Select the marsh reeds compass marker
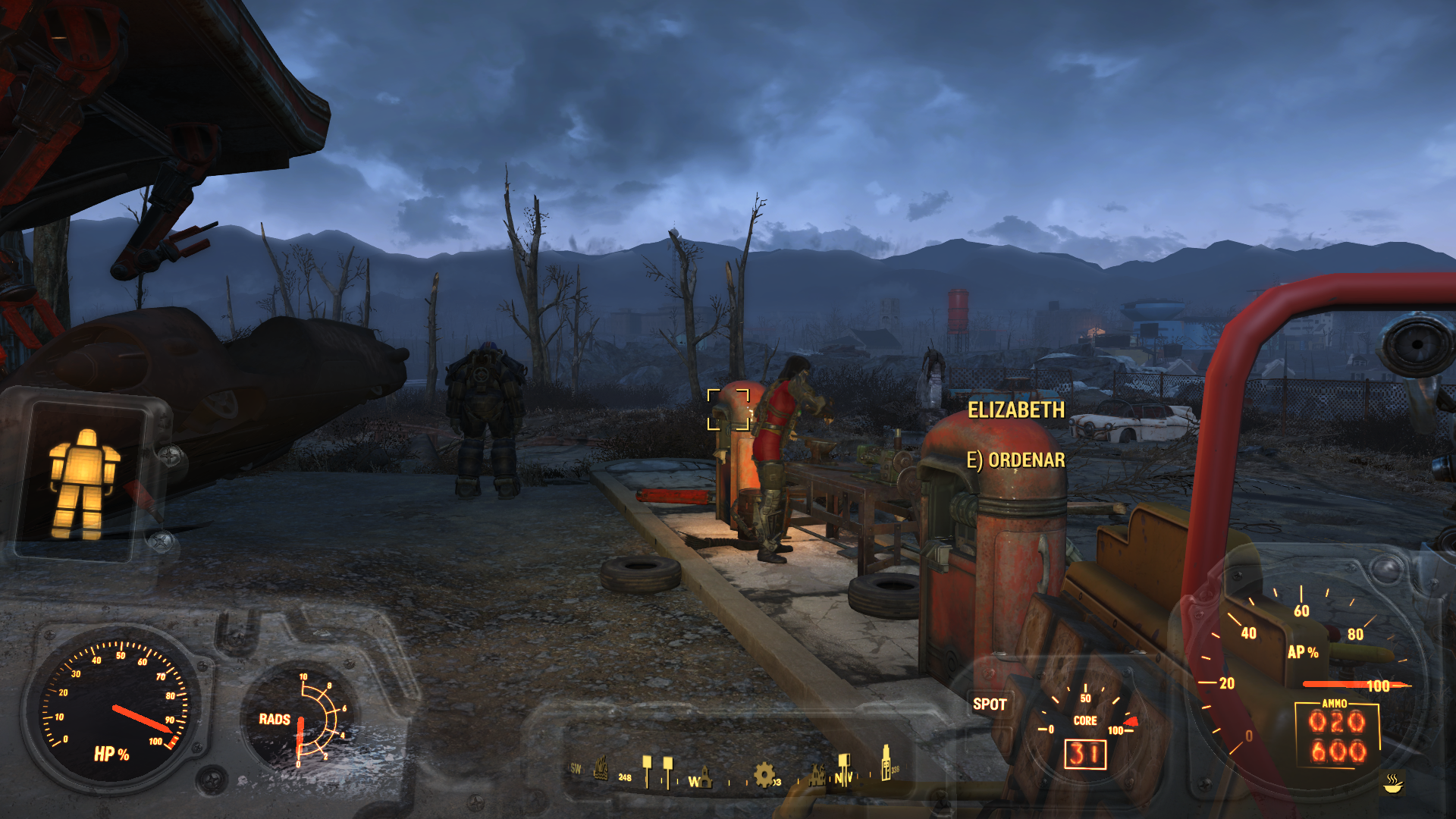This screenshot has height=819, width=1456. pos(601,768)
